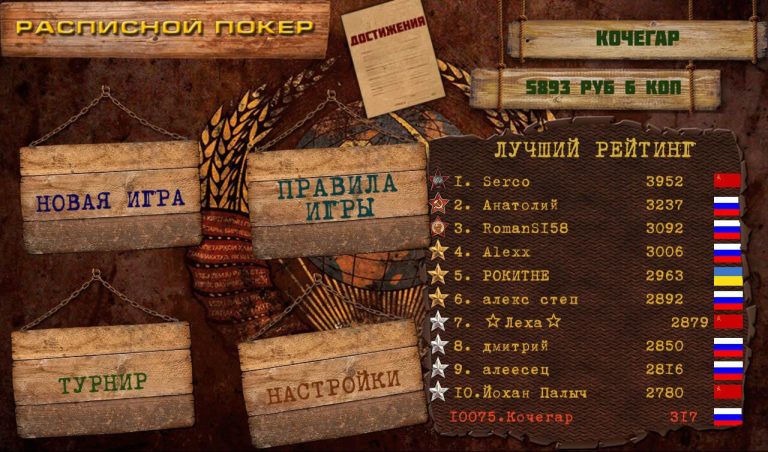768x452 pixels.
Task: Select the алекс степ rating entry
Action: tap(585, 298)
